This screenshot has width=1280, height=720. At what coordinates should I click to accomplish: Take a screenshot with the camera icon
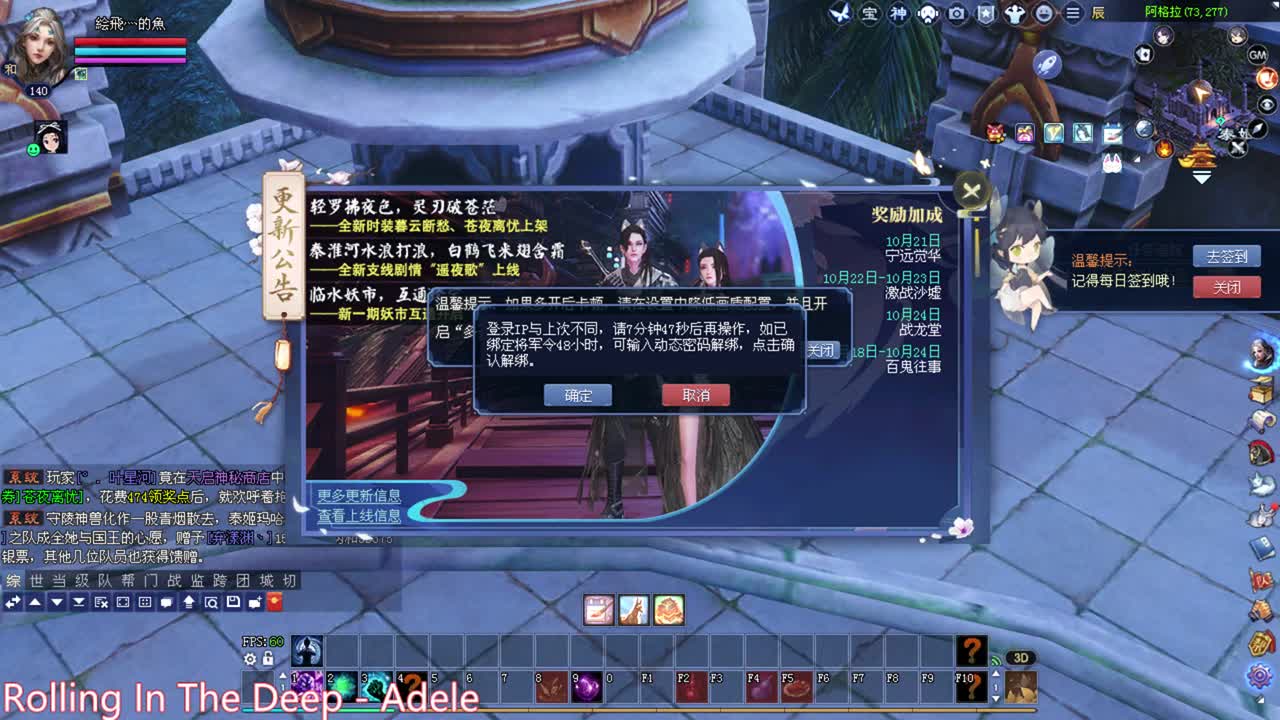(956, 13)
